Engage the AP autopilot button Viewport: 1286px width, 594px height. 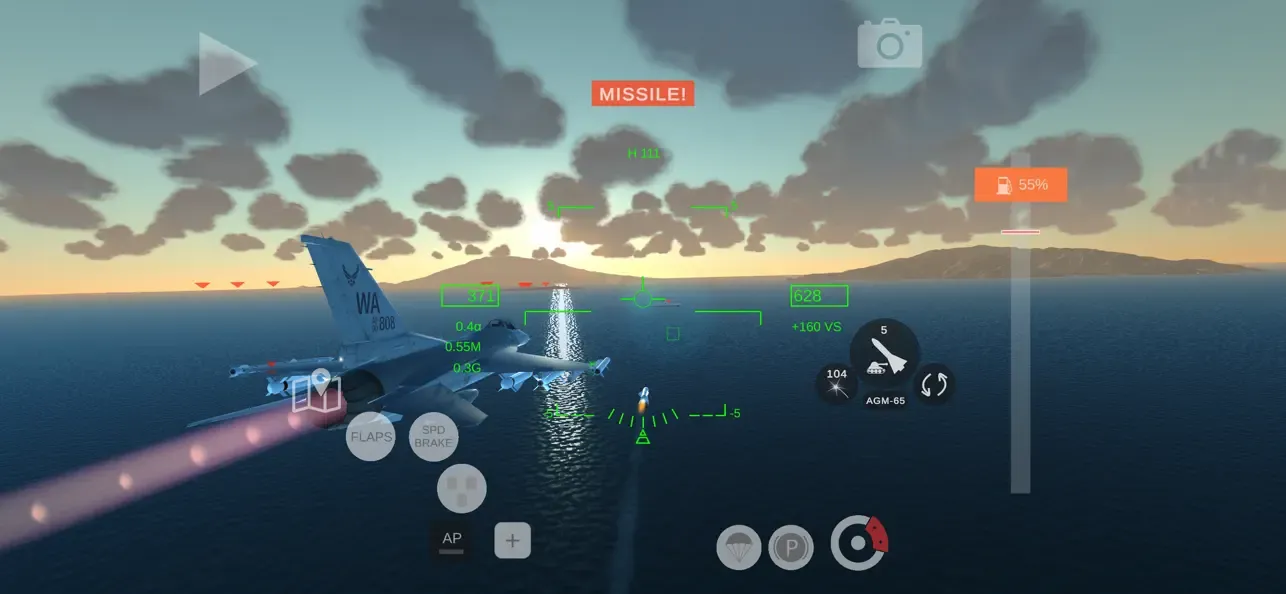(452, 541)
